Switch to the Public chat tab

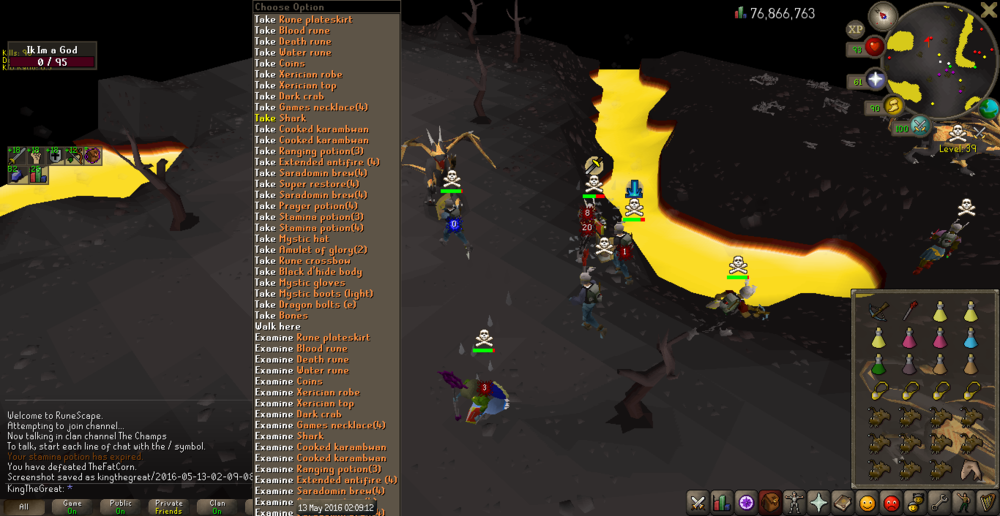120,506
